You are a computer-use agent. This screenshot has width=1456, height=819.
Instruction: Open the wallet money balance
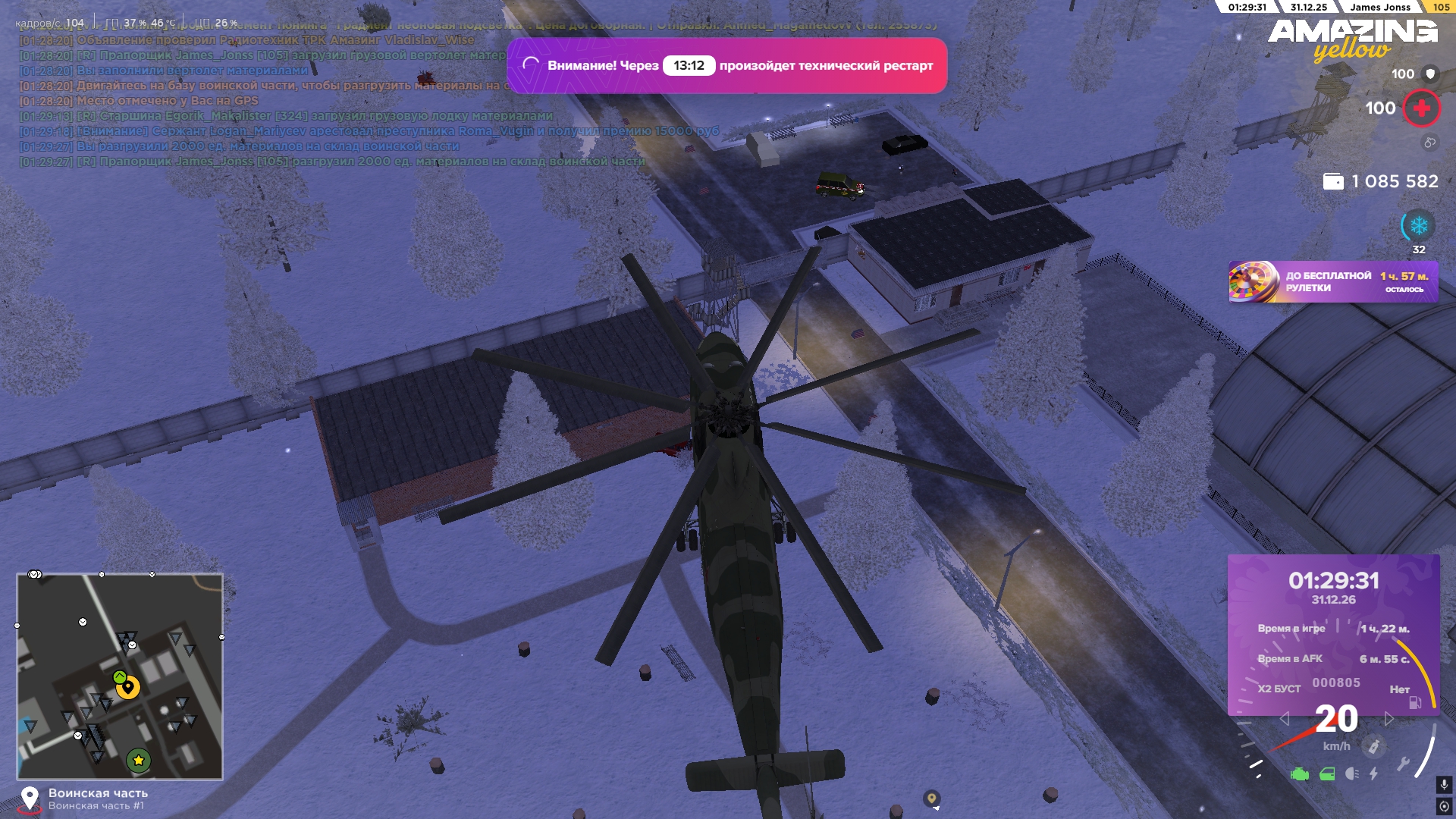[x=1380, y=181]
